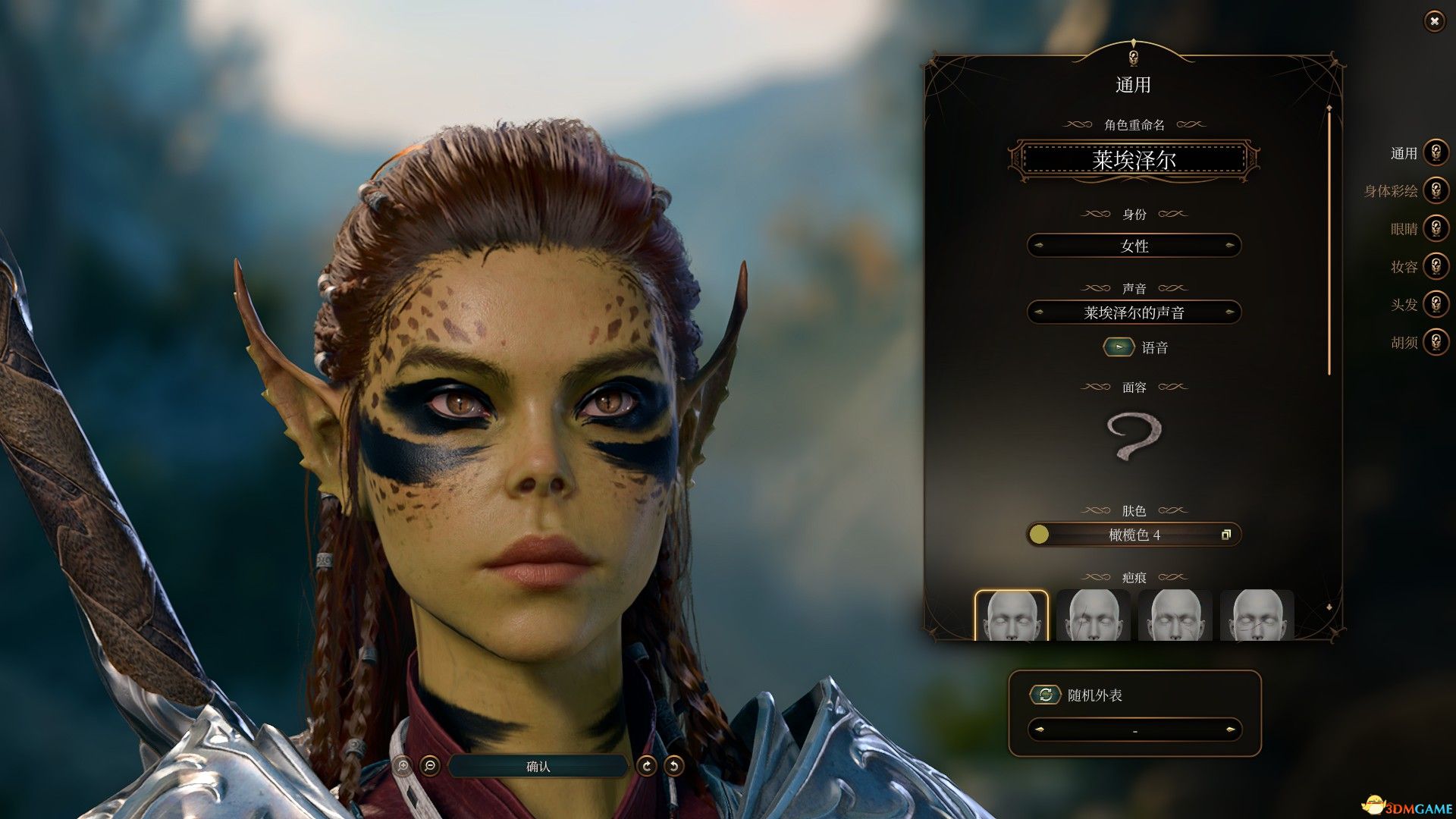
Task: Switch to the 通用 general tab
Action: tap(1435, 153)
